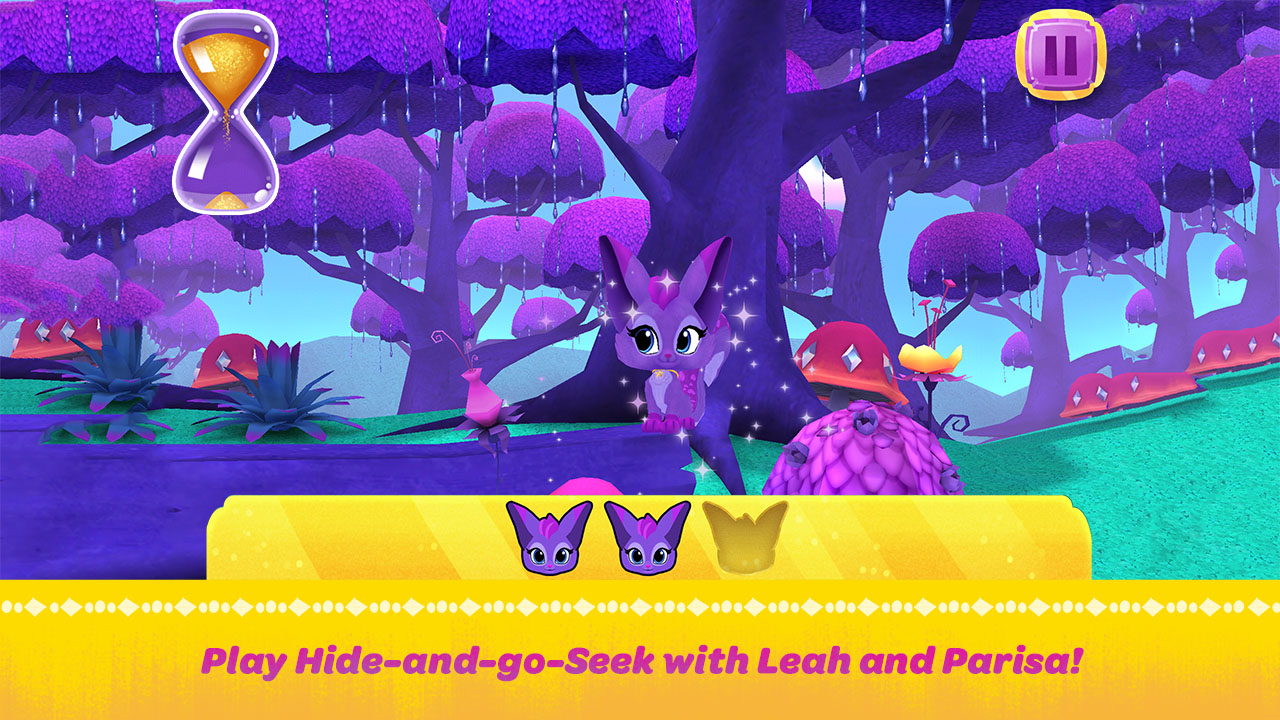Select the first found Parisa head icon

point(547,538)
